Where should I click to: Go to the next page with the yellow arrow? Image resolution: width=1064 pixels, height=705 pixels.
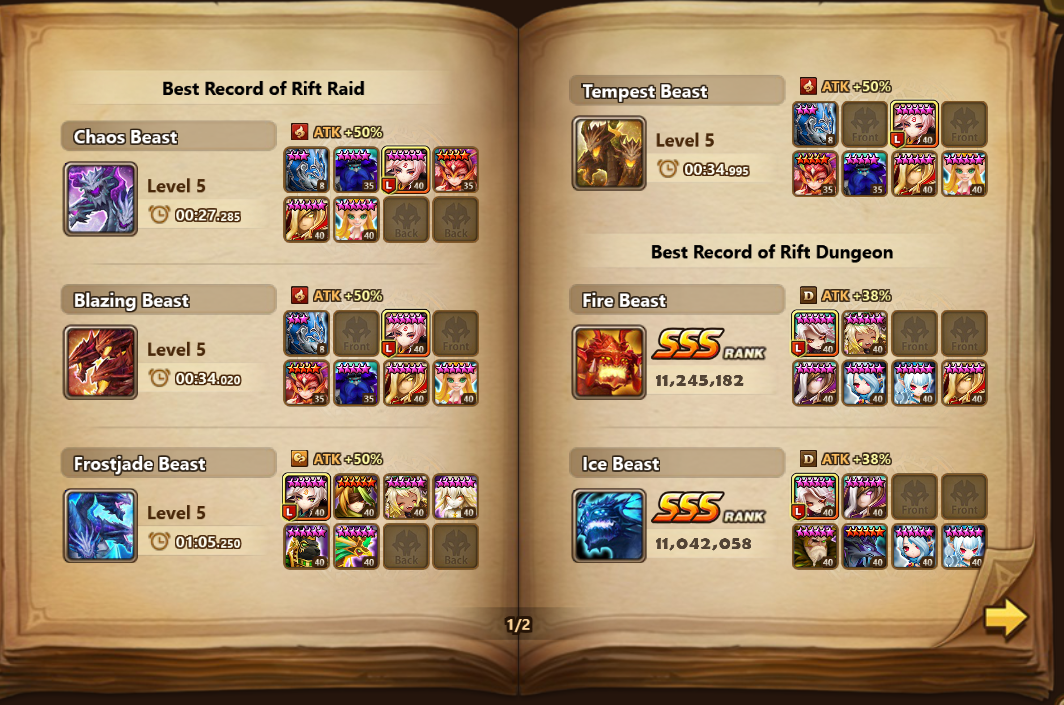1005,619
